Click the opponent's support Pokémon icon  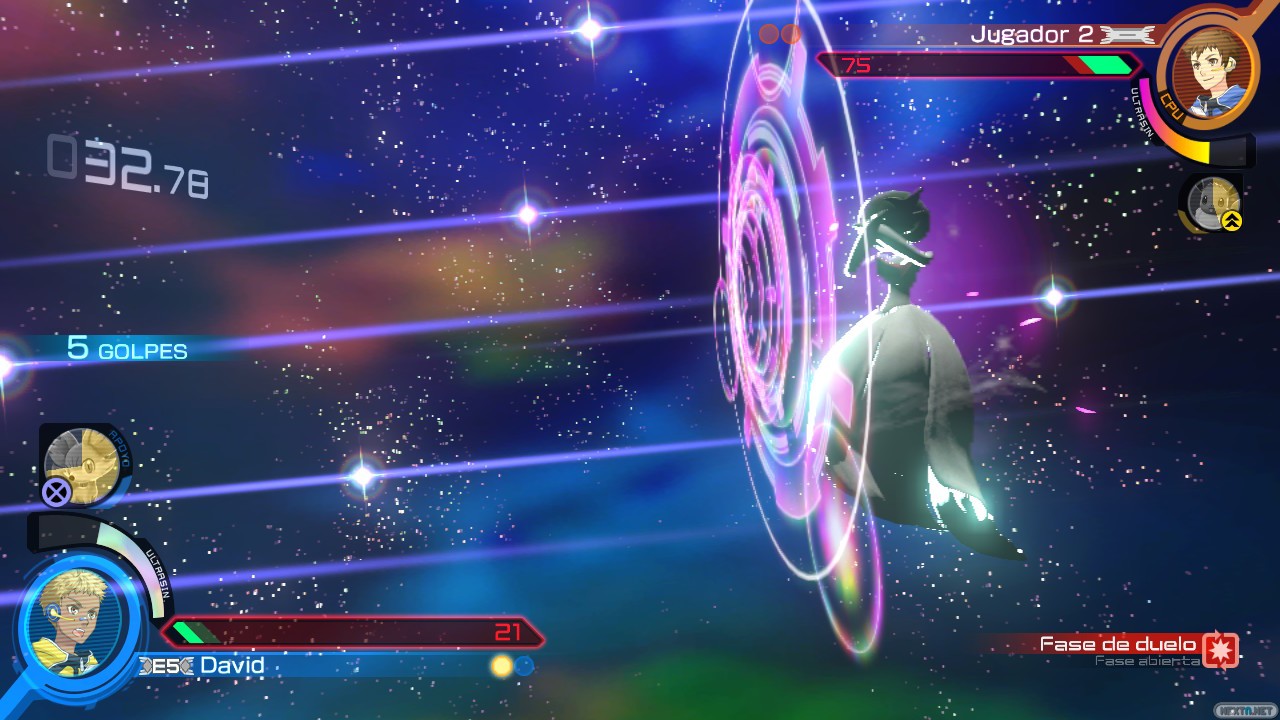(x=1213, y=203)
